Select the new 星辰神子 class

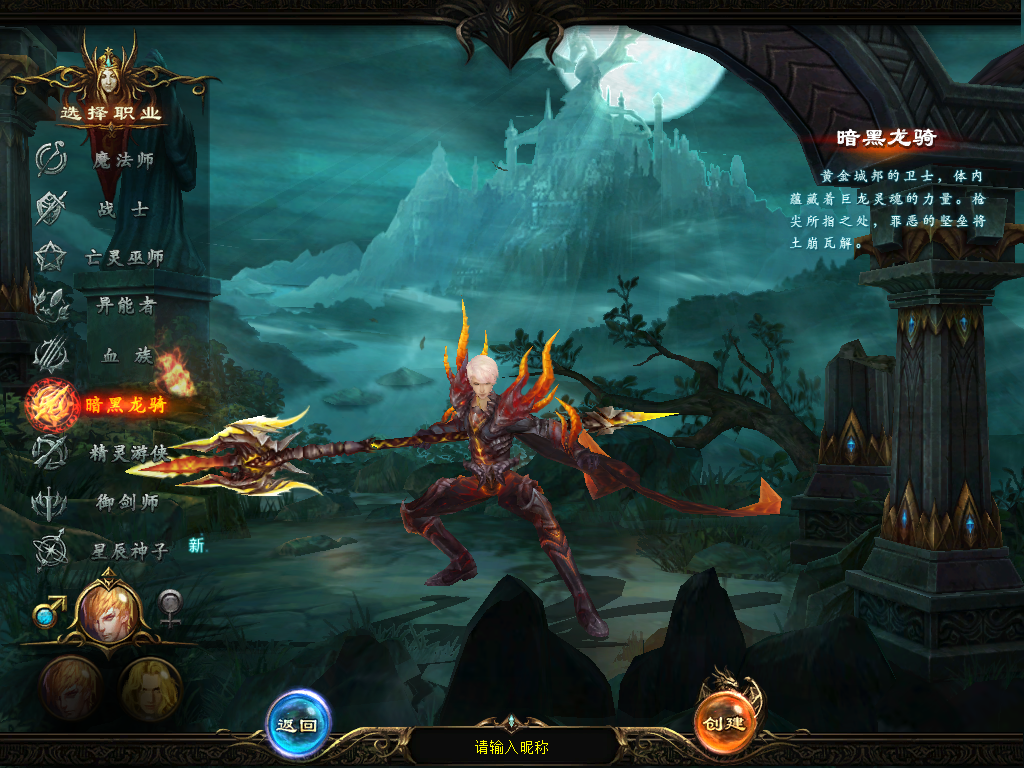pos(128,550)
